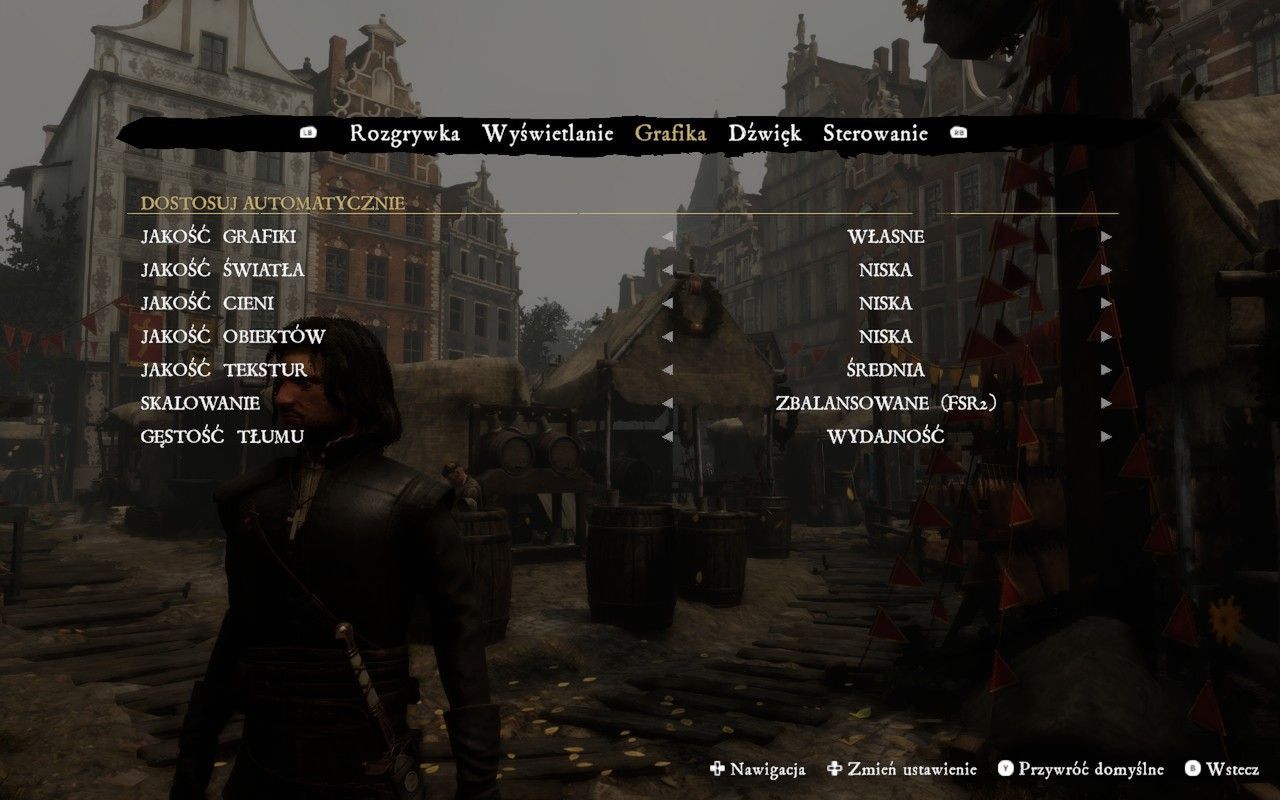The width and height of the screenshot is (1280, 800).
Task: Click Przywróć domyślne to restore defaults
Action: coord(1081,769)
